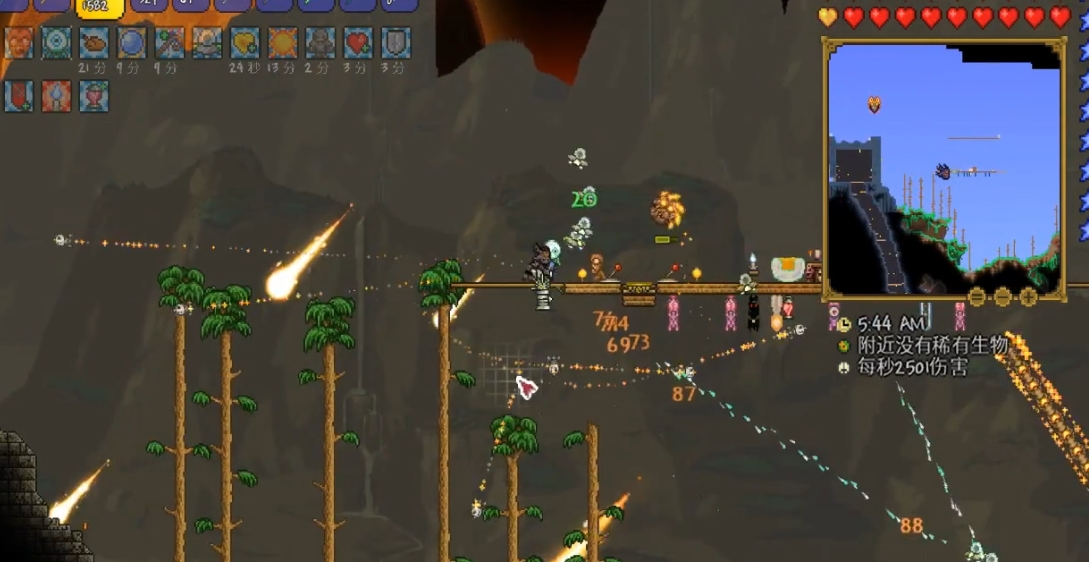Click the pickaxe buff icon
The height and width of the screenshot is (562, 1089).
click(169, 43)
